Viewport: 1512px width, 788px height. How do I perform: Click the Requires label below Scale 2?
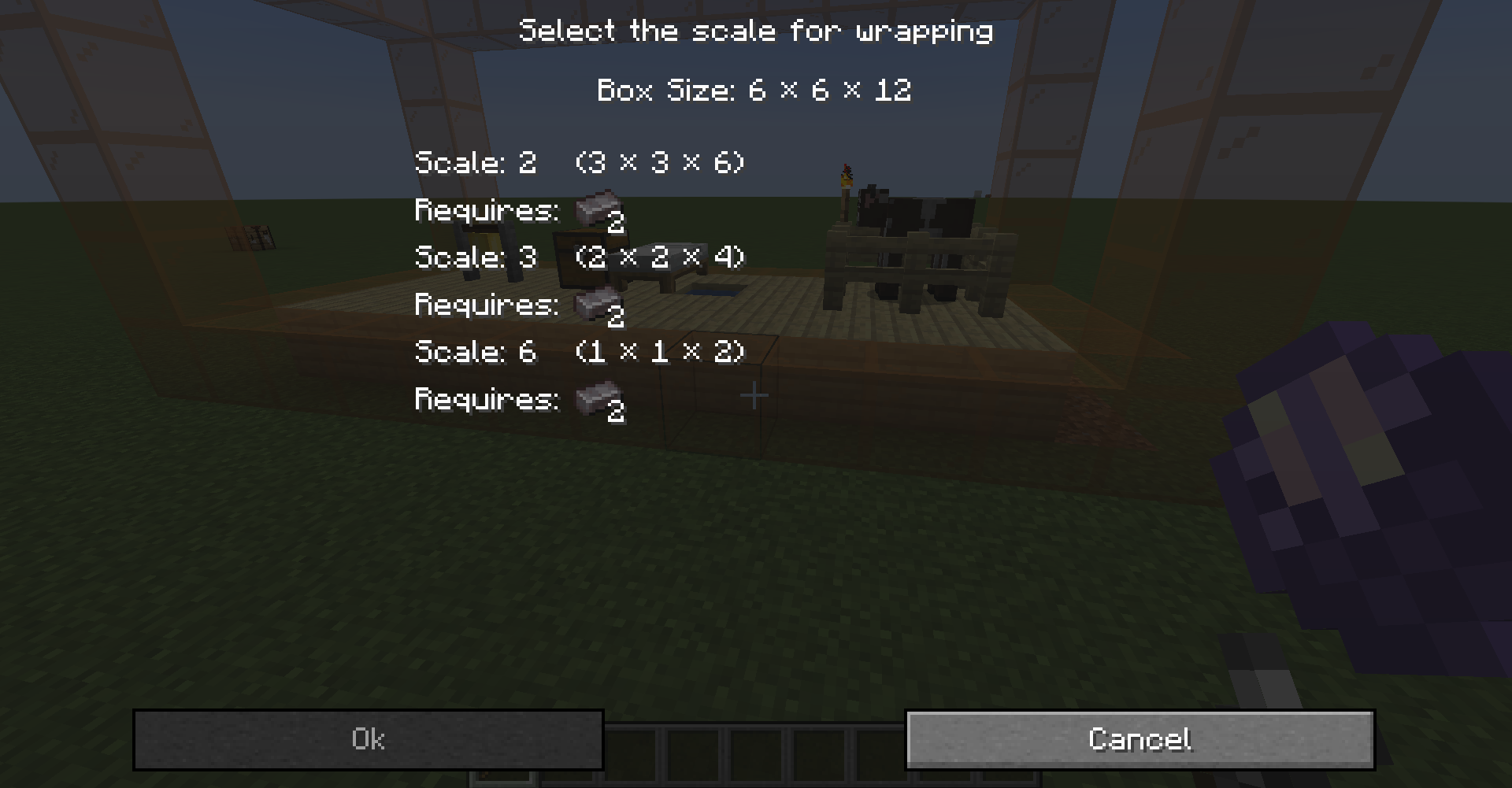[485, 210]
